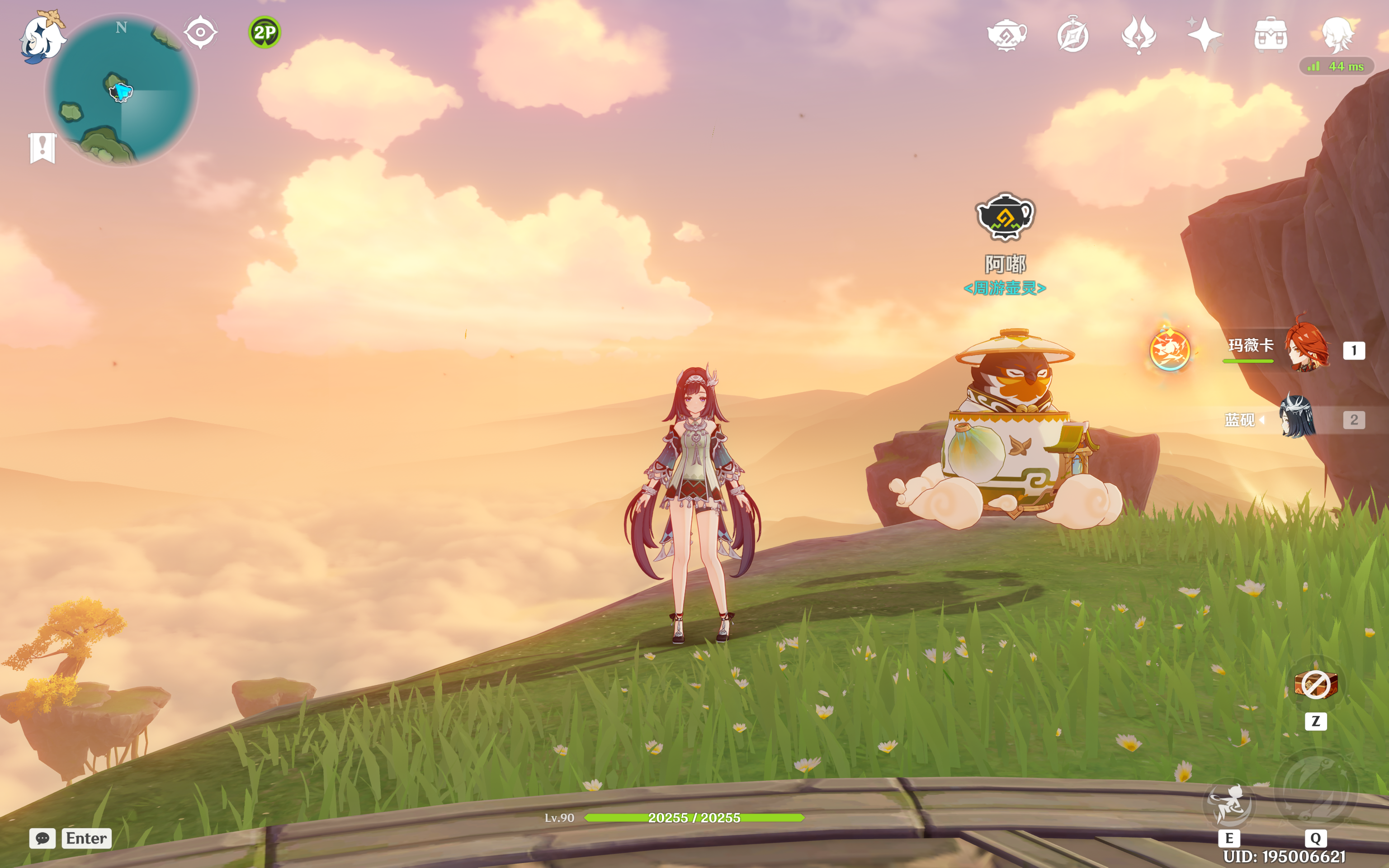The height and width of the screenshot is (868, 1389).
Task: Activate the elemental burst icon
Action: [1316, 792]
